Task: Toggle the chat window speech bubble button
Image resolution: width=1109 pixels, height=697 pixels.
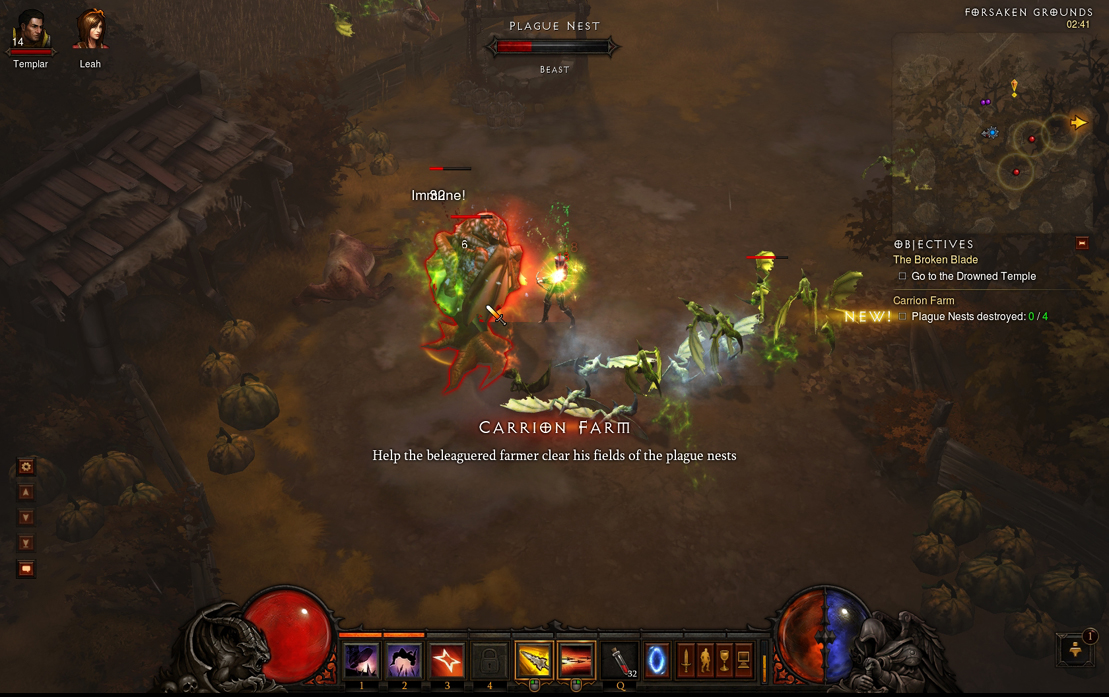Action: pos(26,569)
